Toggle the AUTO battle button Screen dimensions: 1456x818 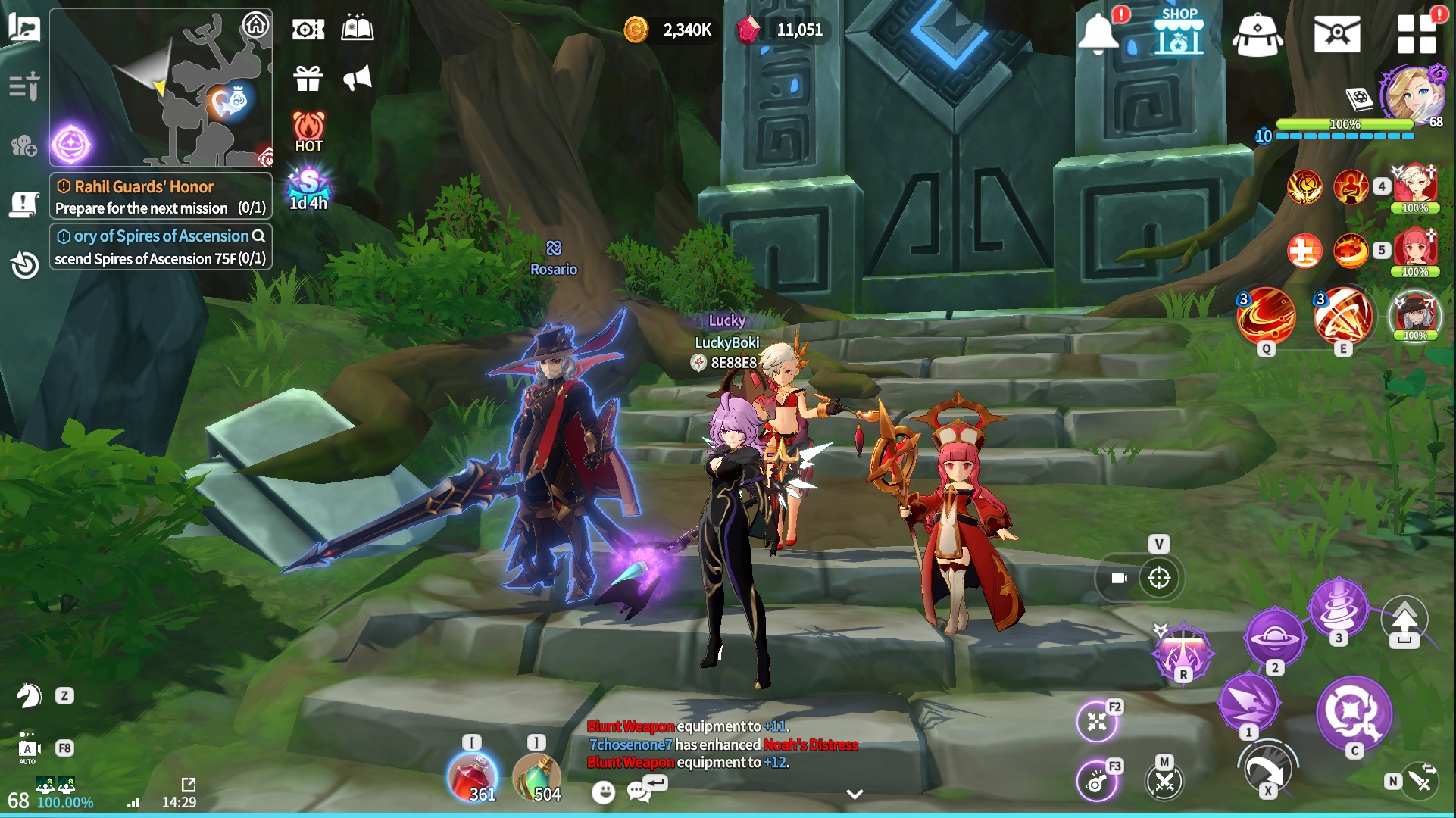(28, 748)
